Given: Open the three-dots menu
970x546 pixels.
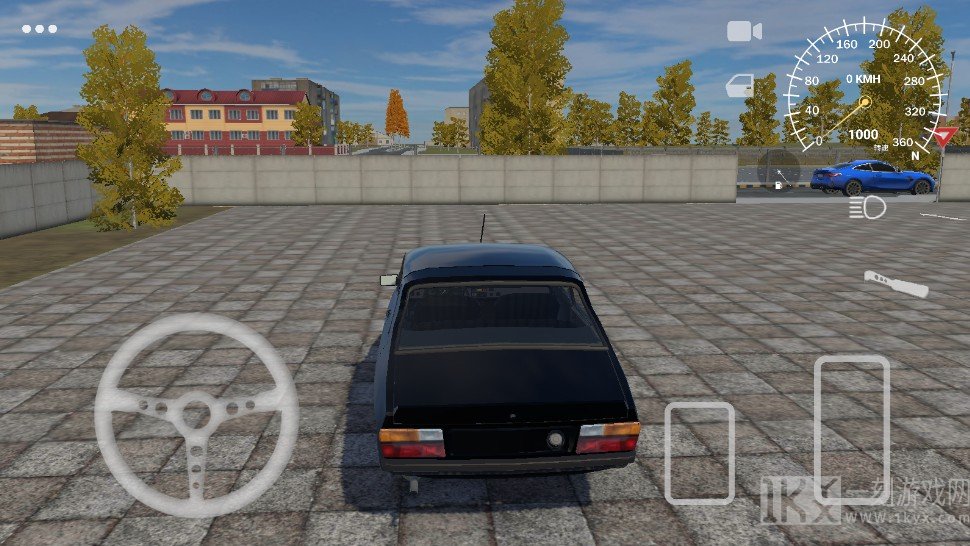Looking at the screenshot, I should pyautogui.click(x=40, y=29).
